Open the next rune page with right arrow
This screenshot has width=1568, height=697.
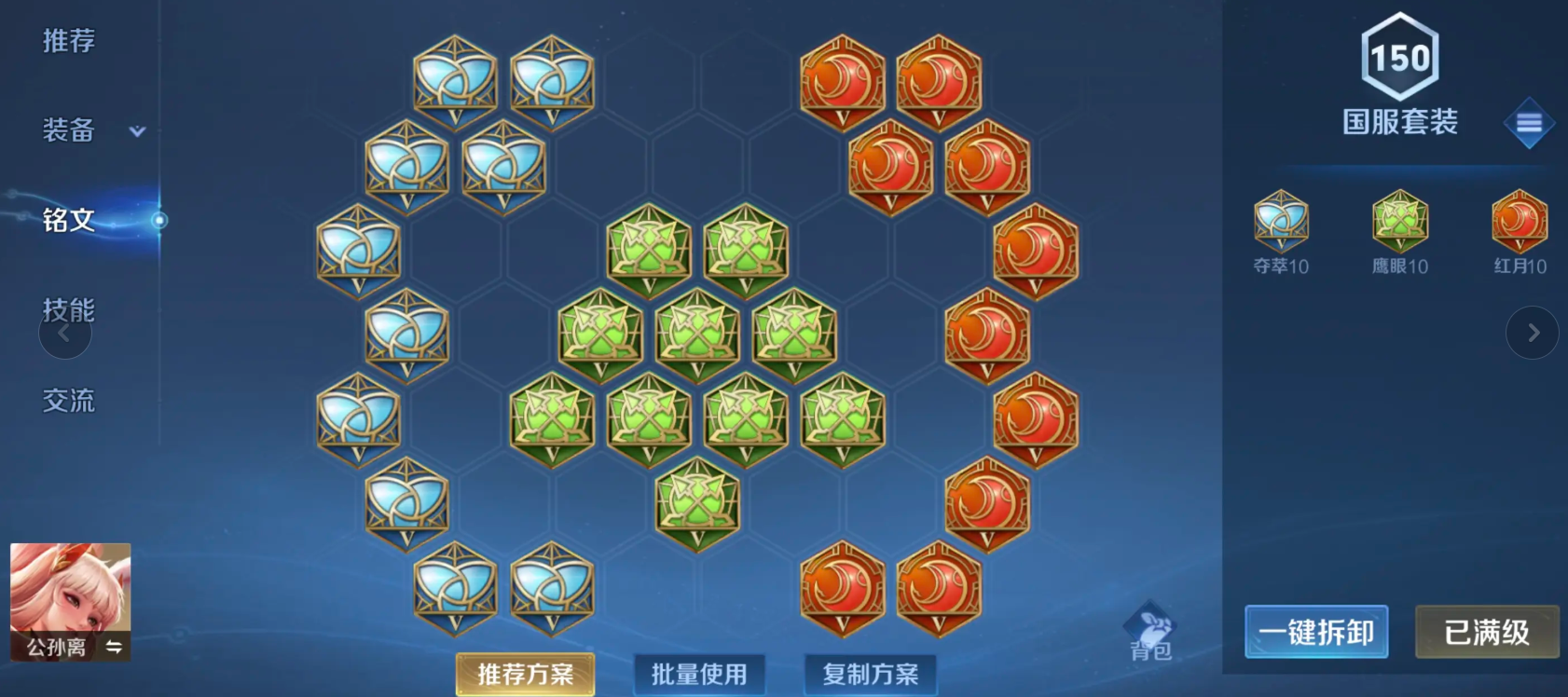click(1533, 333)
